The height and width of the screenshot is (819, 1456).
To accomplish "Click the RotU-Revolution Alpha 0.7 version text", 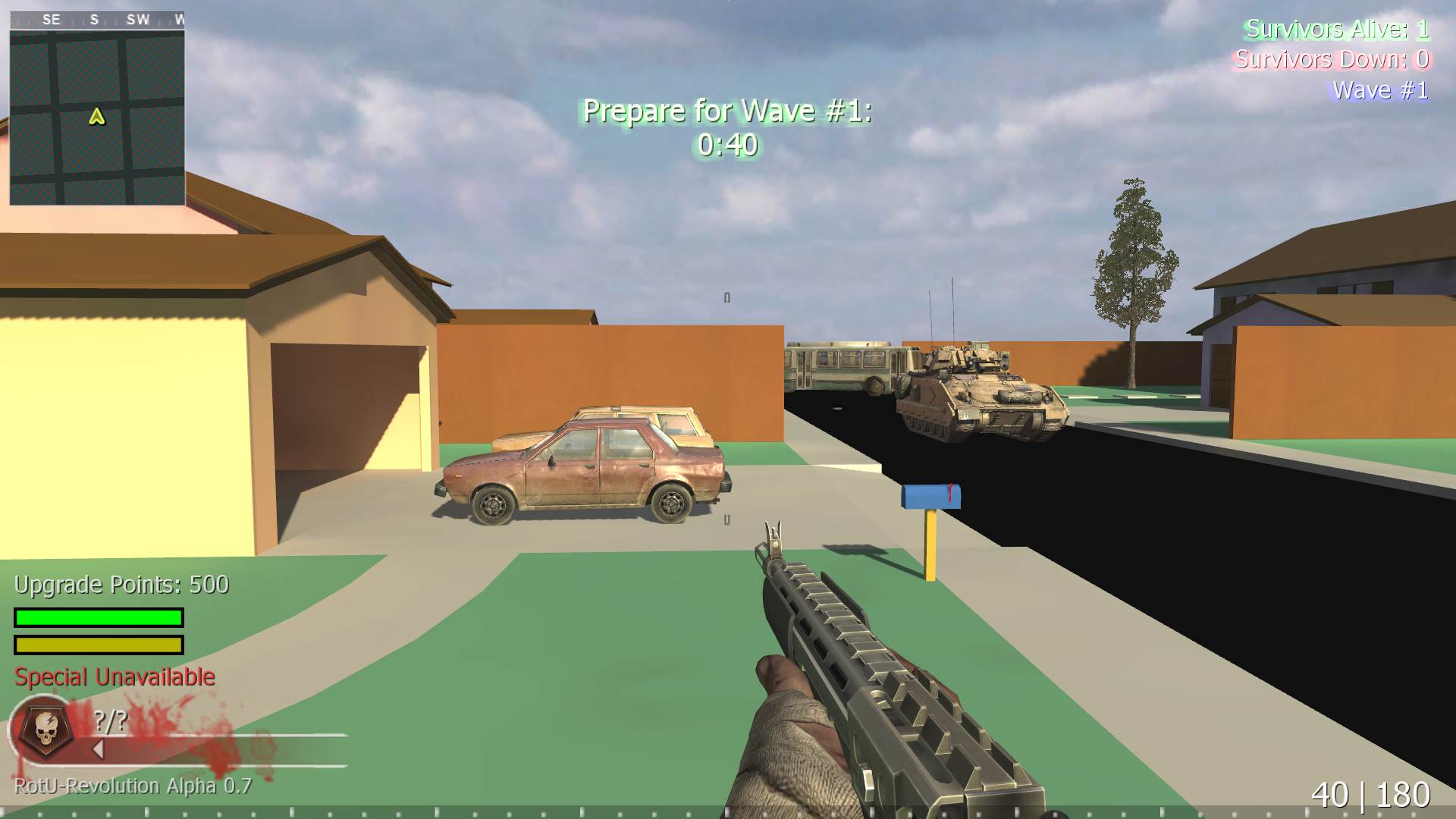I will [129, 786].
